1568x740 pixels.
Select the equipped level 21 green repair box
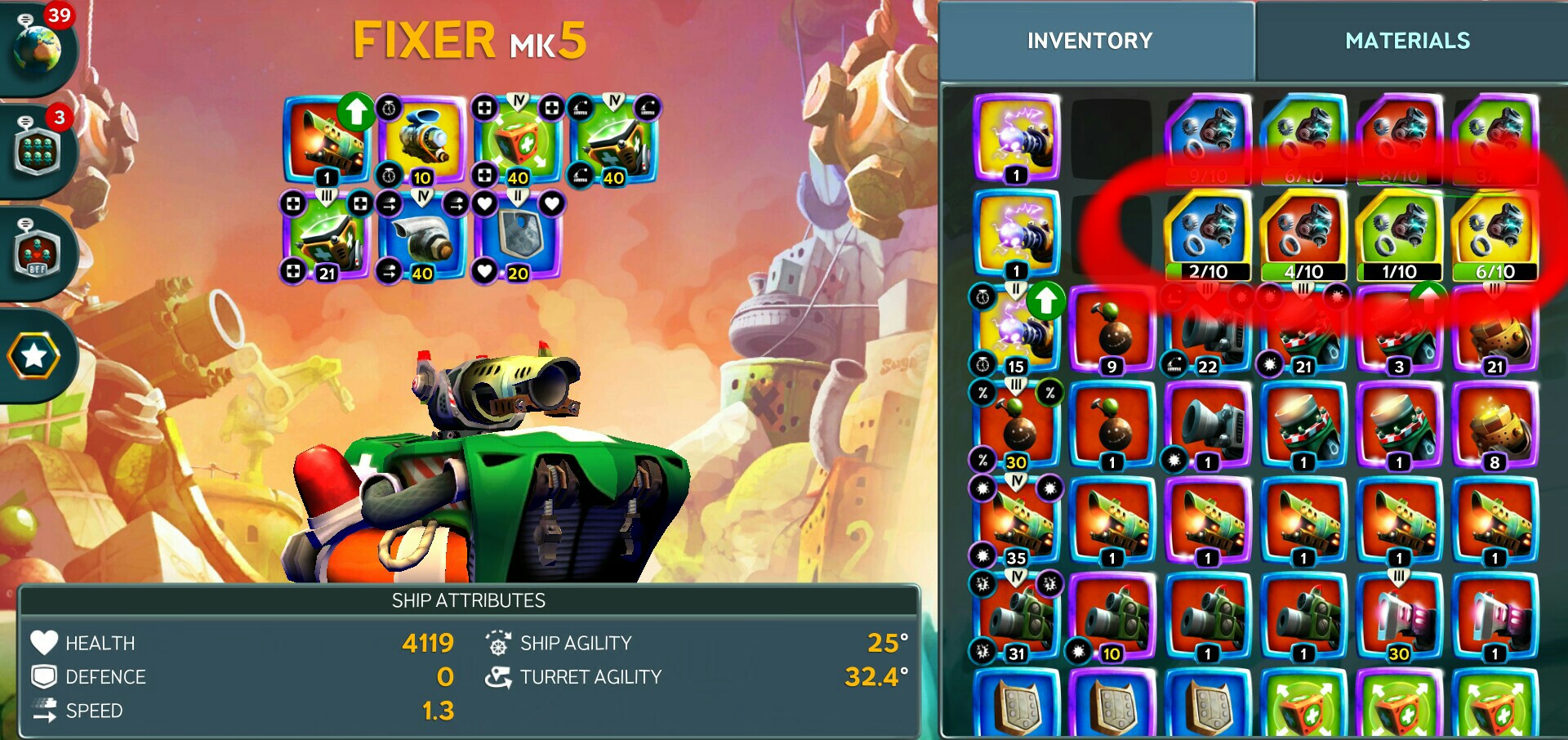pyautogui.click(x=326, y=237)
